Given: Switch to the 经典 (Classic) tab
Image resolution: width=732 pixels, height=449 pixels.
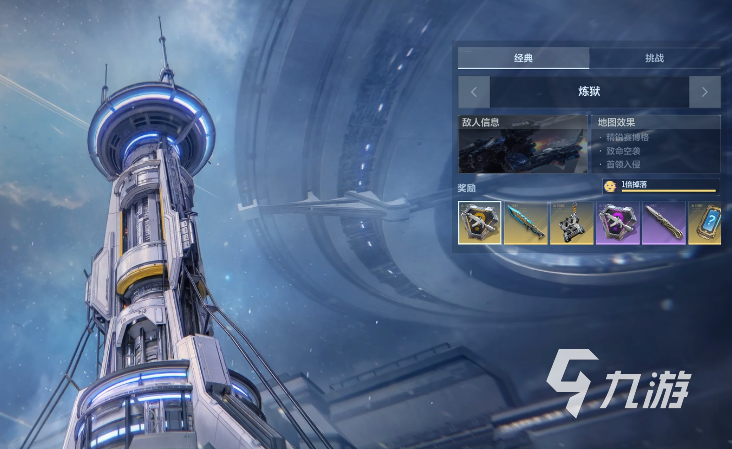Looking at the screenshot, I should click(x=523, y=58).
